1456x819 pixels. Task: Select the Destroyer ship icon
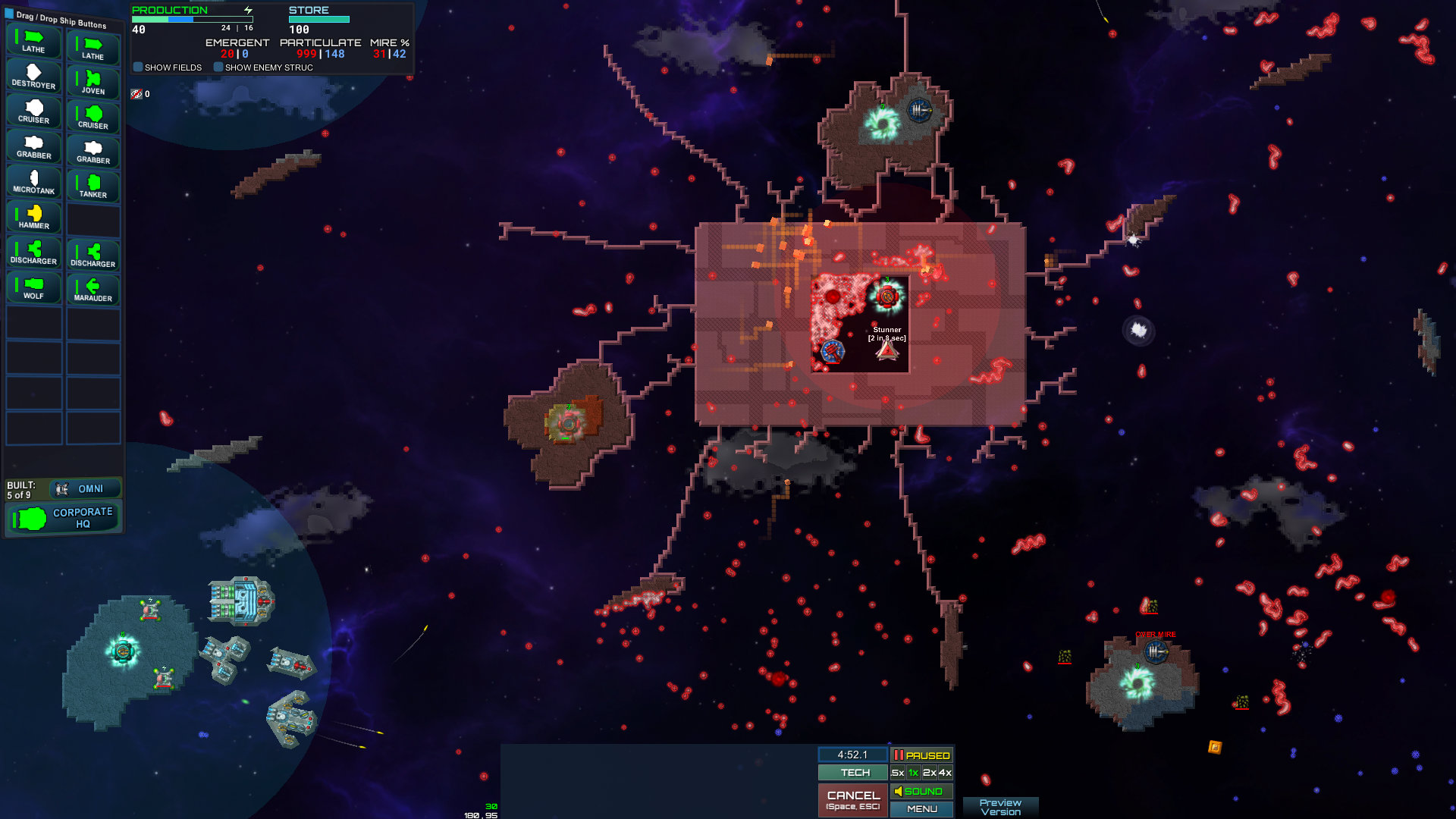pyautogui.click(x=33, y=77)
